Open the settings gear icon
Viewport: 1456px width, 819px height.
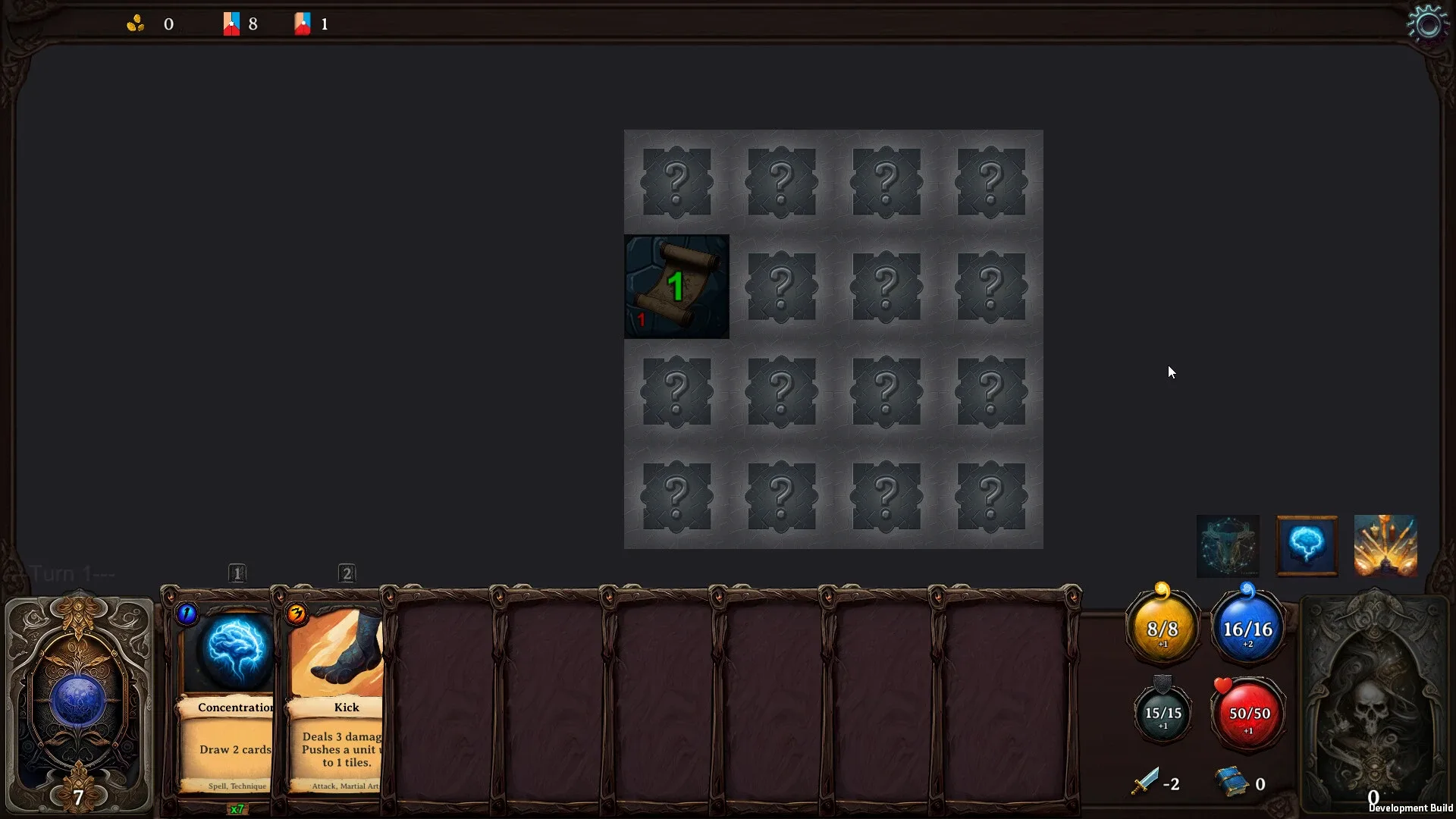coord(1429,23)
